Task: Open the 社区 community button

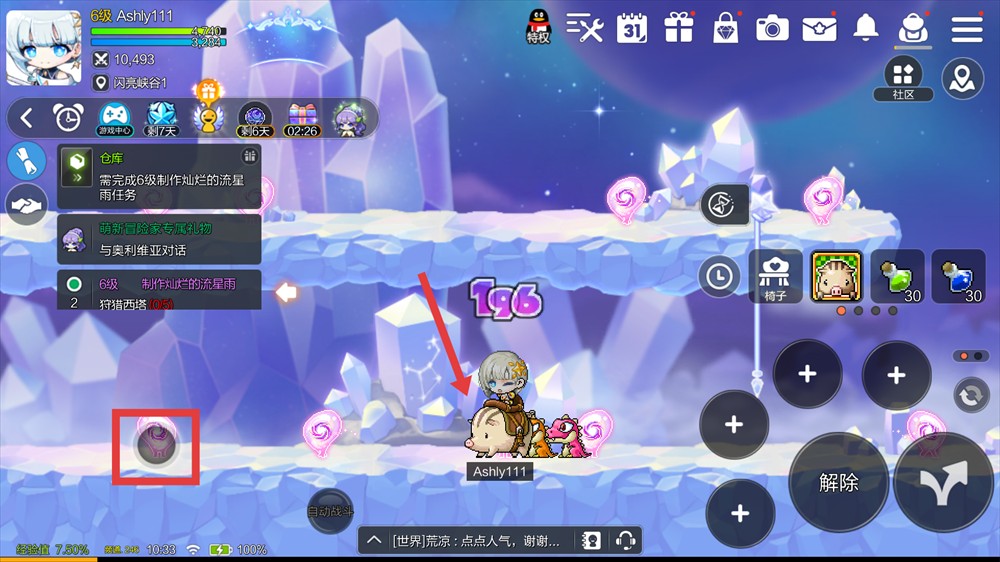Action: (903, 78)
